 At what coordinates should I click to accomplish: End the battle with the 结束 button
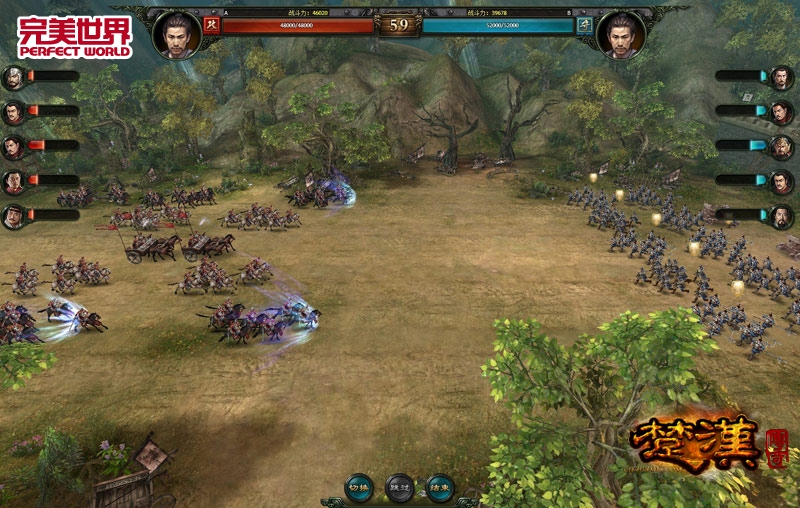pos(439,487)
